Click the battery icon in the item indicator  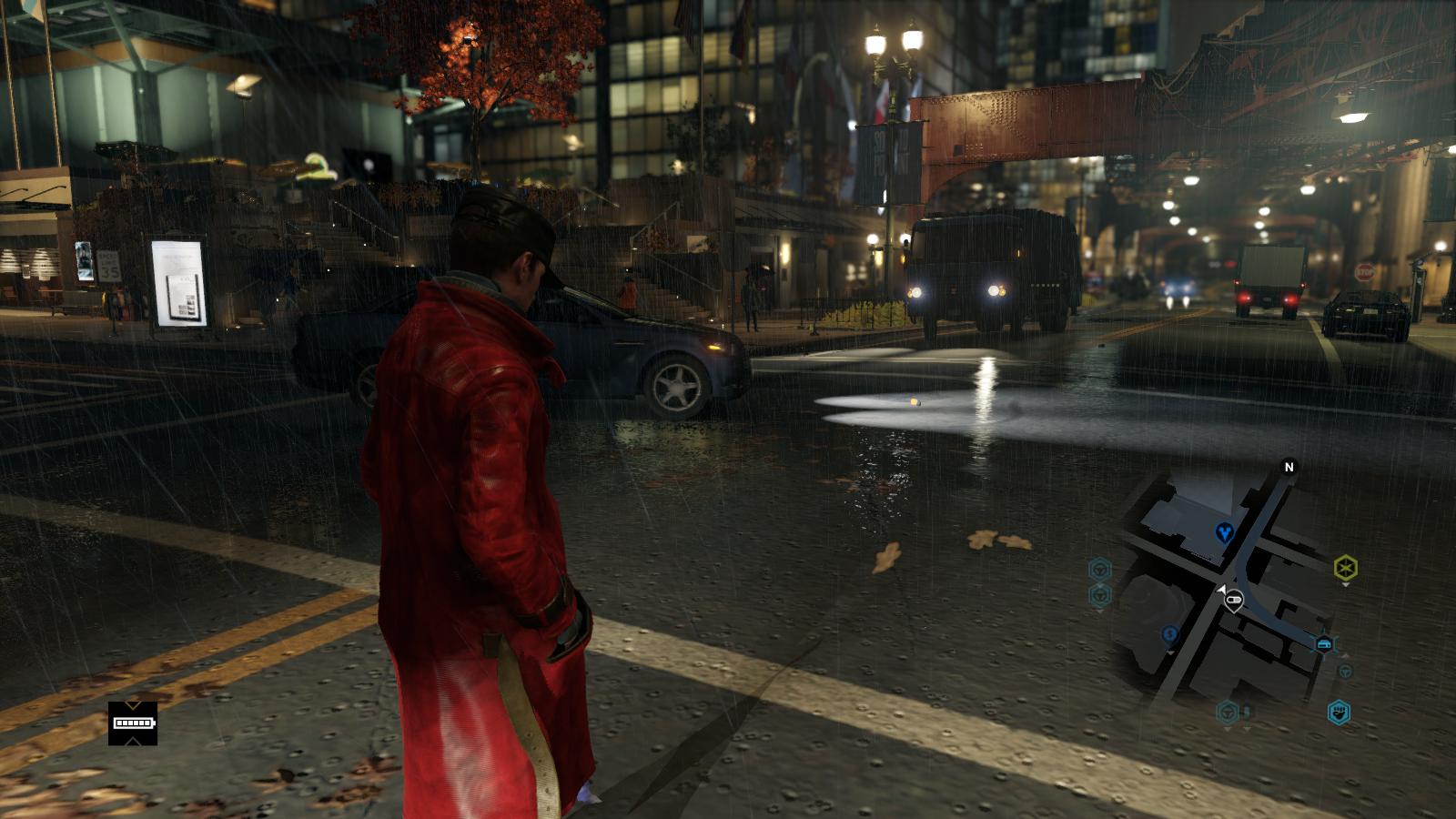[x=133, y=723]
